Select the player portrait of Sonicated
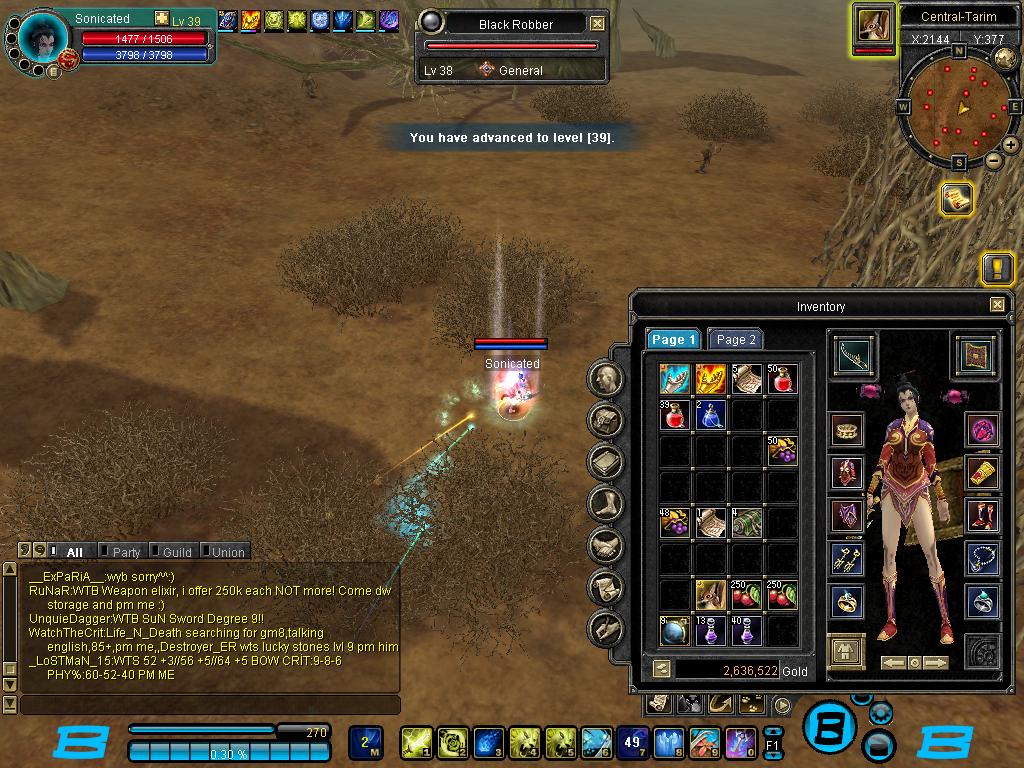 (44, 39)
